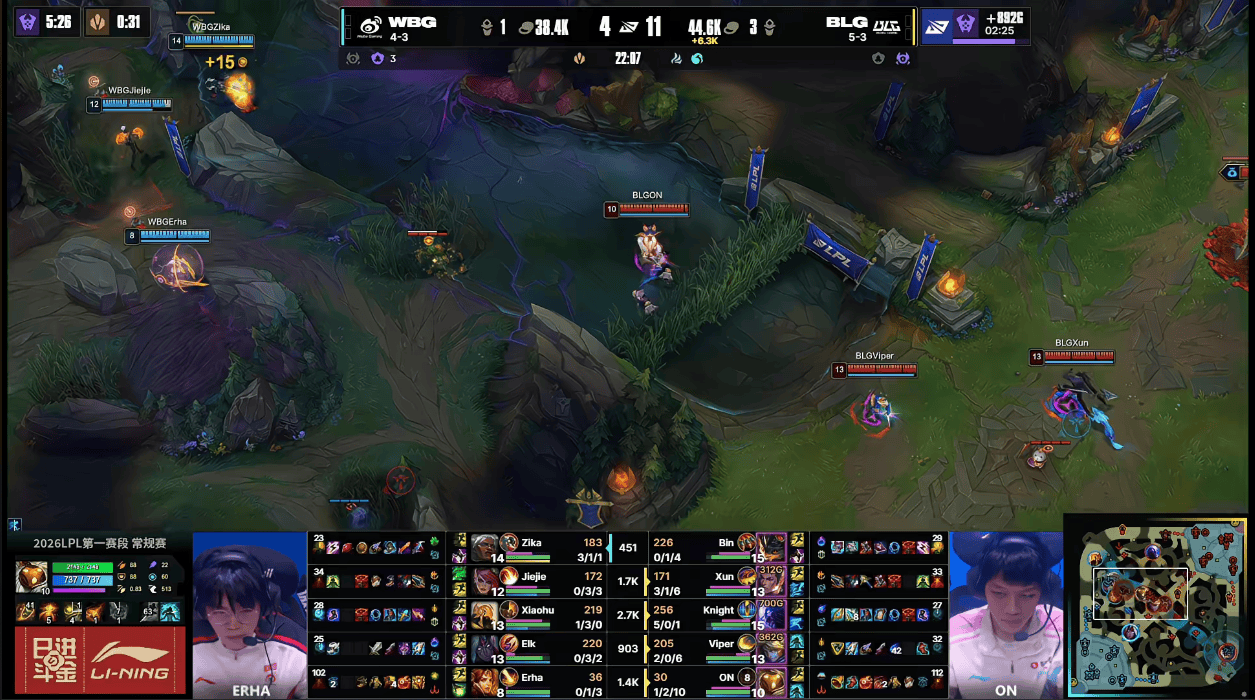1255x700 pixels.
Task: Choose Xun's champion portrait in the scoreboard
Action: click(x=771, y=581)
